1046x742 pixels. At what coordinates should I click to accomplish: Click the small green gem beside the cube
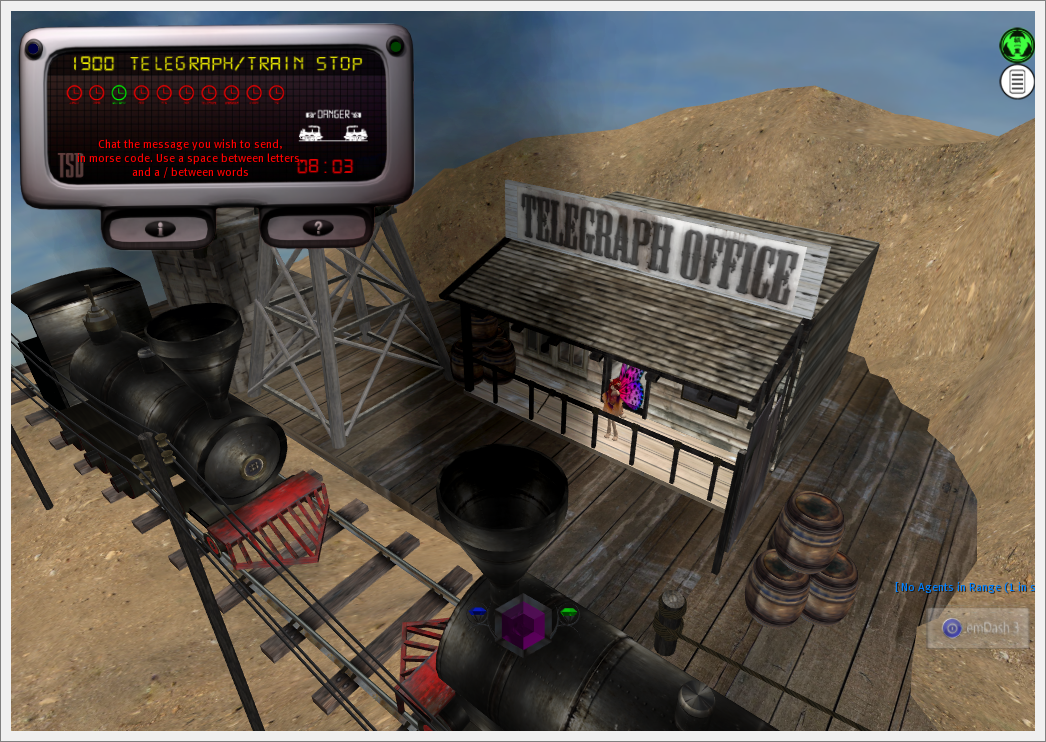coord(568,612)
